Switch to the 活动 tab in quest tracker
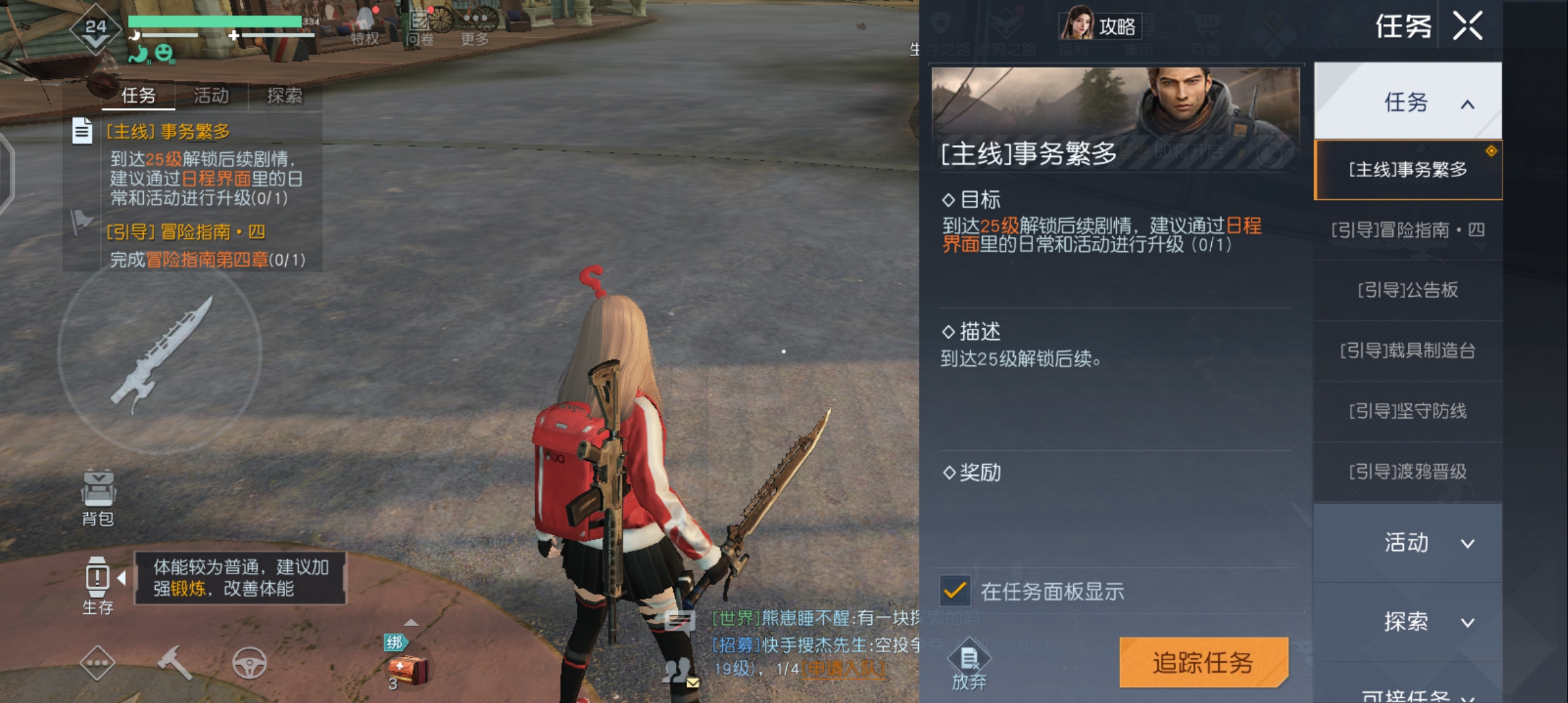Viewport: 1568px width, 703px height. pyautogui.click(x=210, y=96)
